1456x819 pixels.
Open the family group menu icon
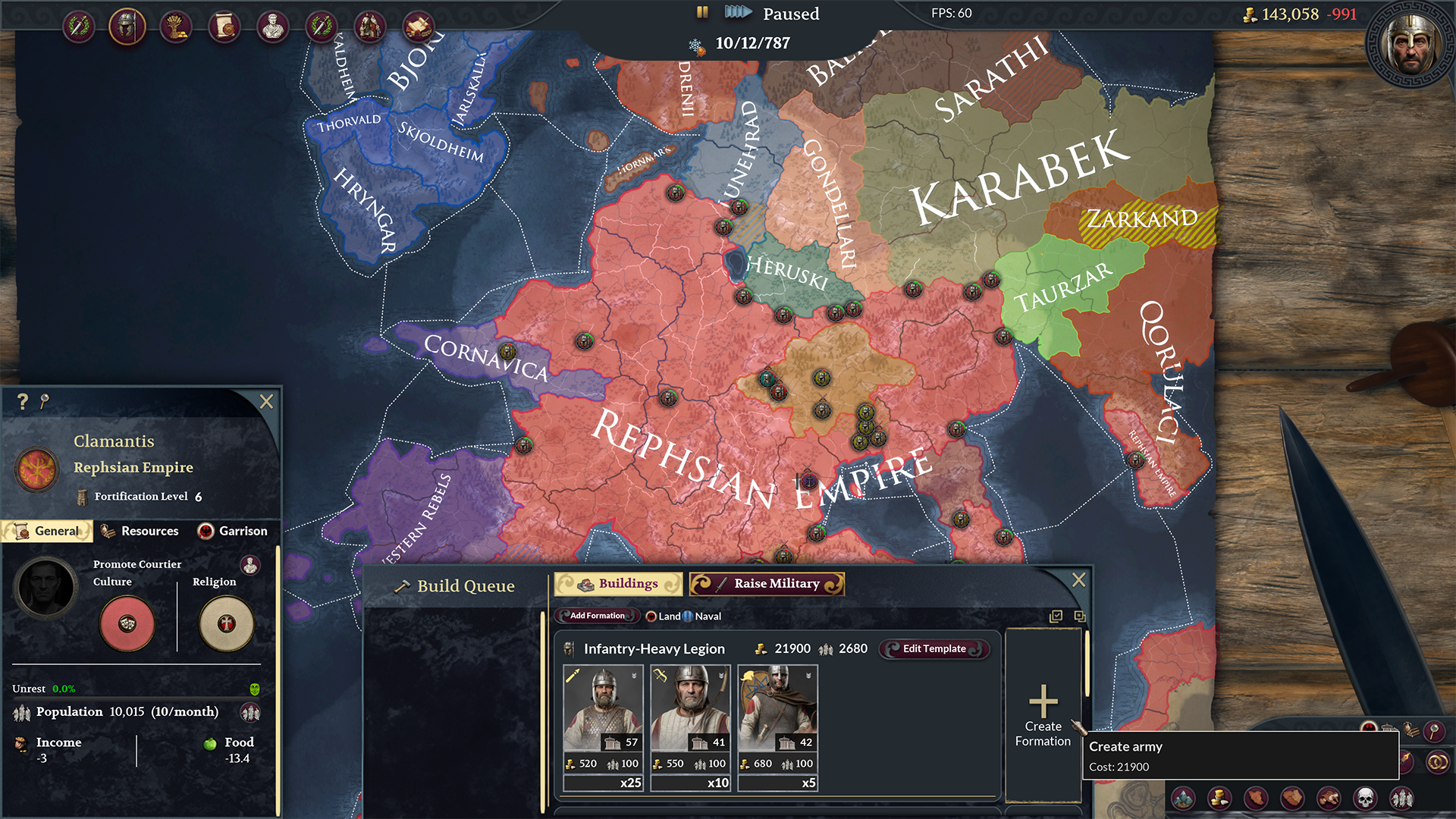coord(370,27)
